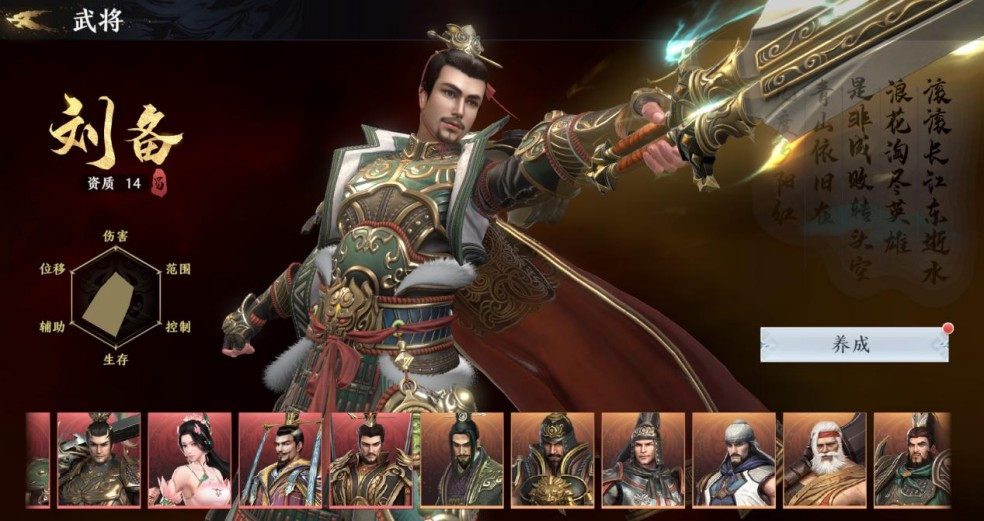Screen dimensions: 984x521
Task: Open the 养成 development button
Action: (x=852, y=344)
